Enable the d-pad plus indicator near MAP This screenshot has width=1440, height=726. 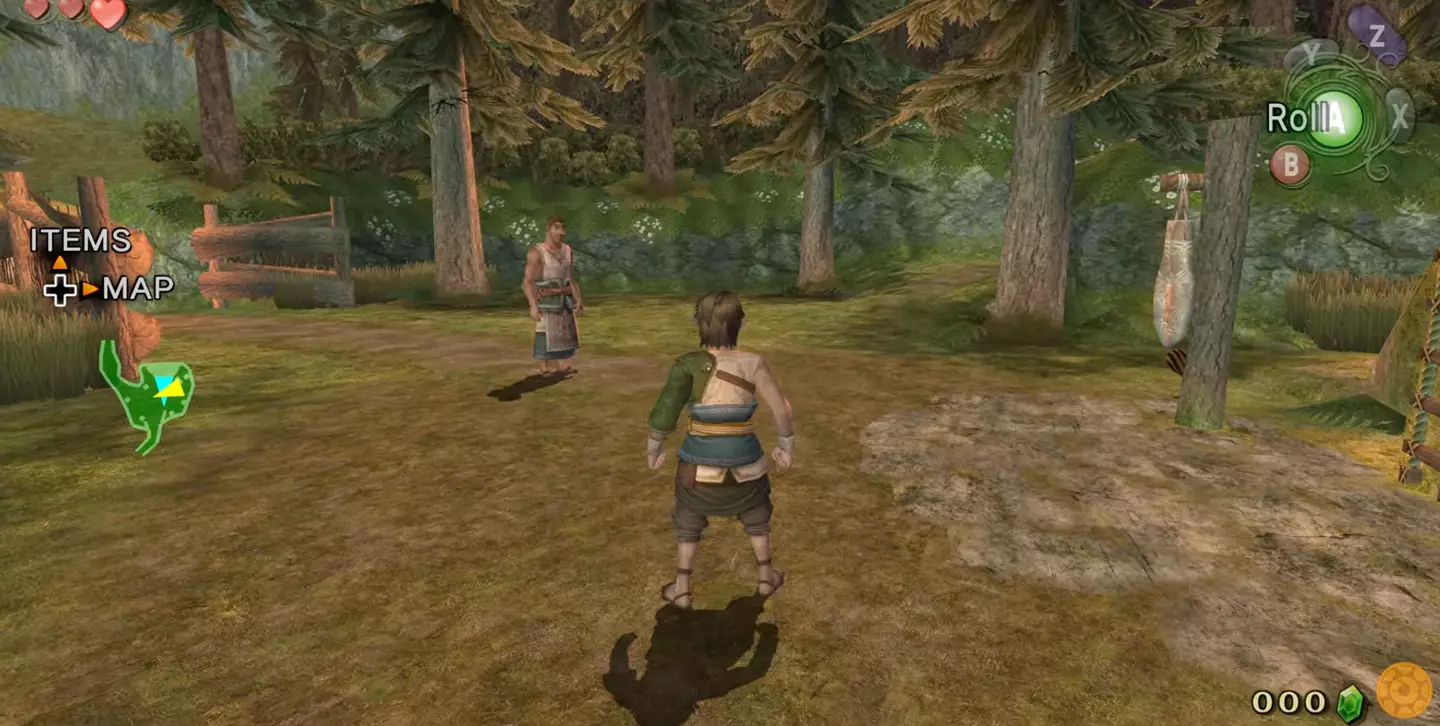tap(59, 290)
